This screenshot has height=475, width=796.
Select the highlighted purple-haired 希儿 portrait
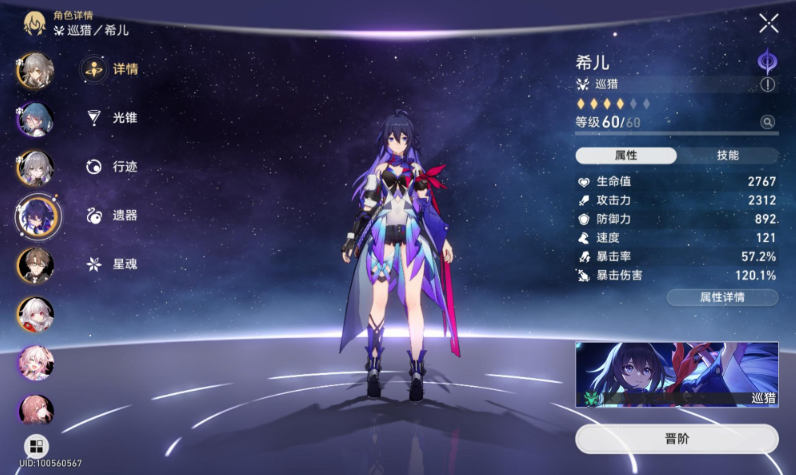pyautogui.click(x=37, y=214)
